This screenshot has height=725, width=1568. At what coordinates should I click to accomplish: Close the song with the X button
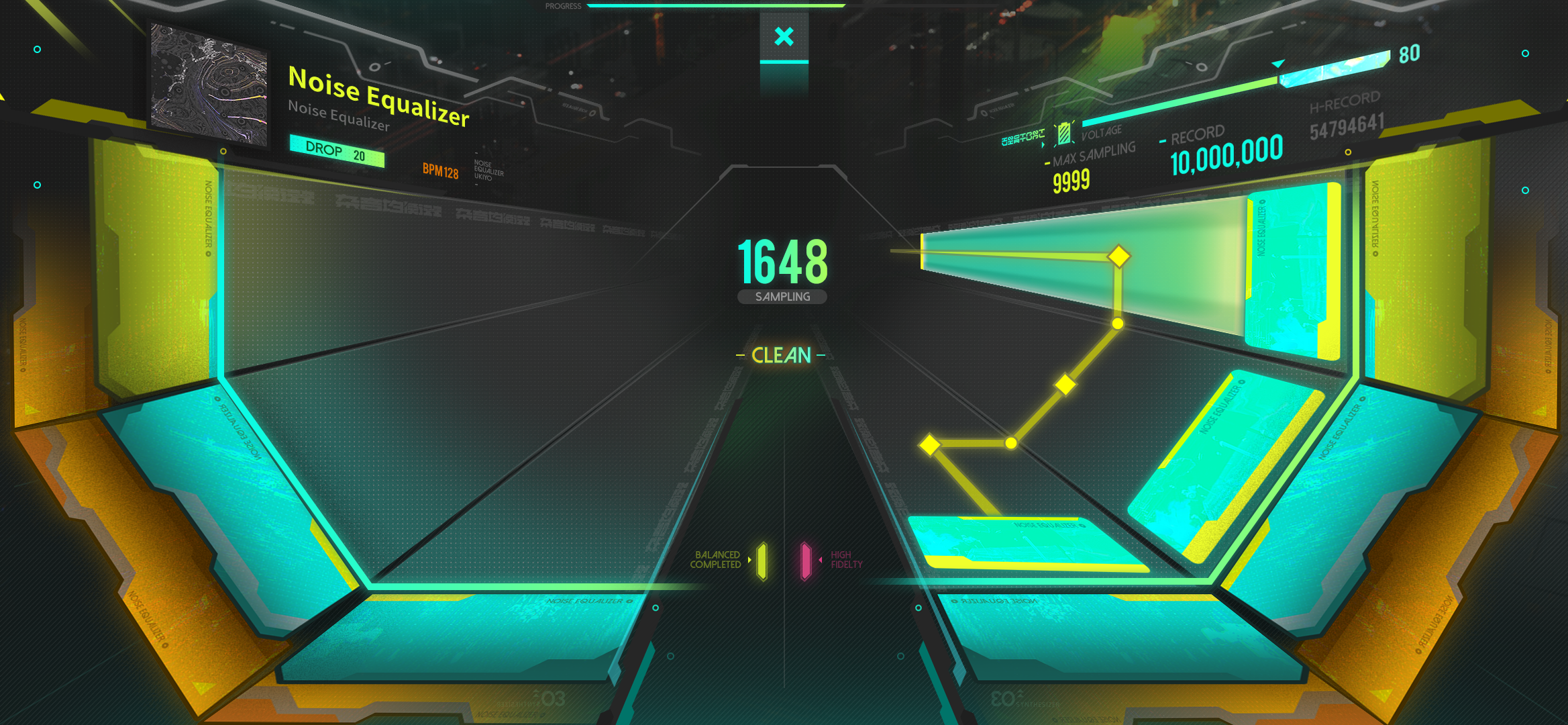784,37
